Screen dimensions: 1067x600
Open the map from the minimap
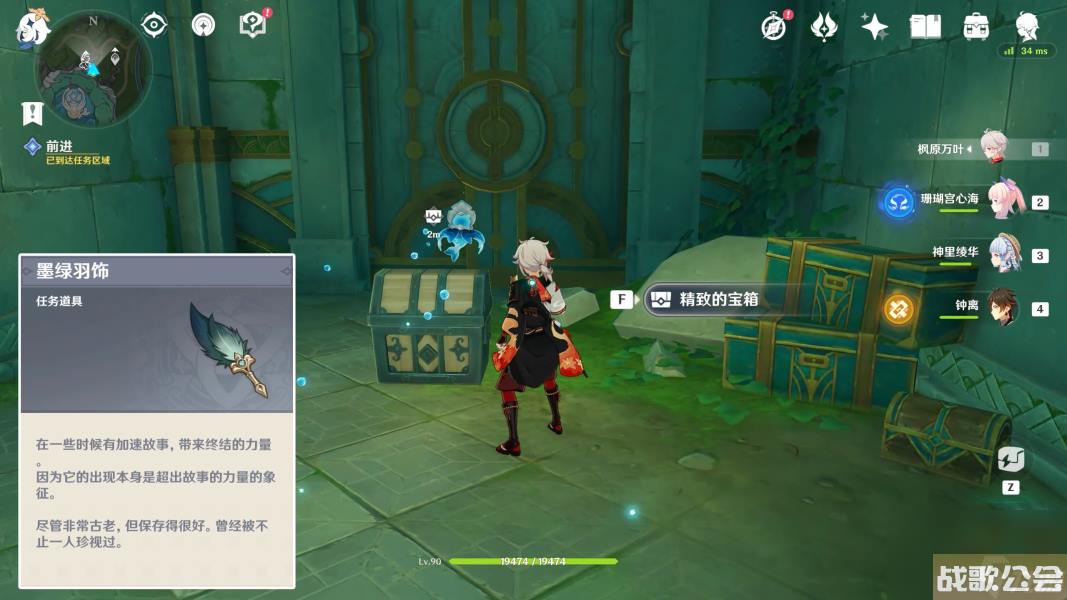point(93,70)
